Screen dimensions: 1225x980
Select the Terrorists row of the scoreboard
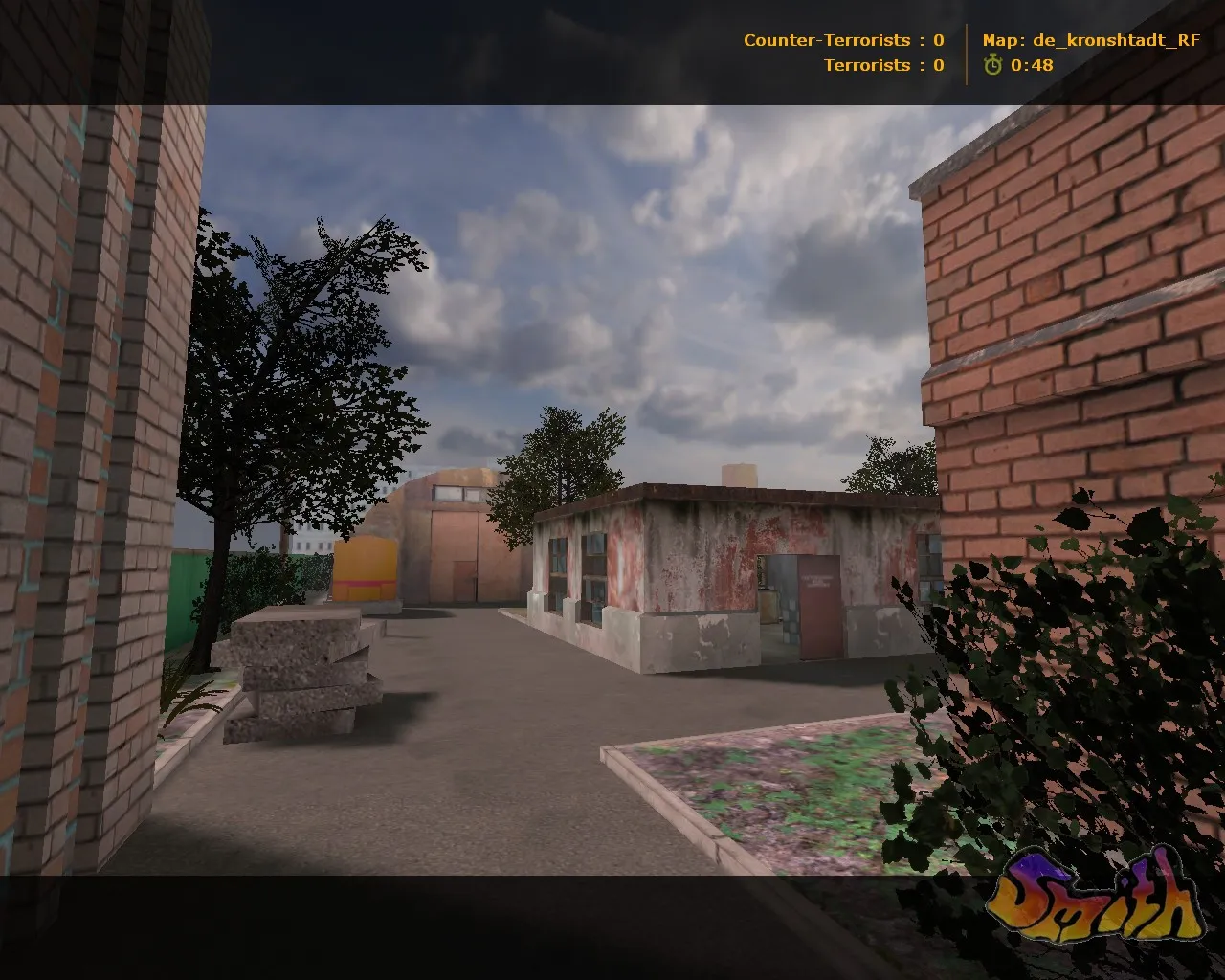click(880, 65)
